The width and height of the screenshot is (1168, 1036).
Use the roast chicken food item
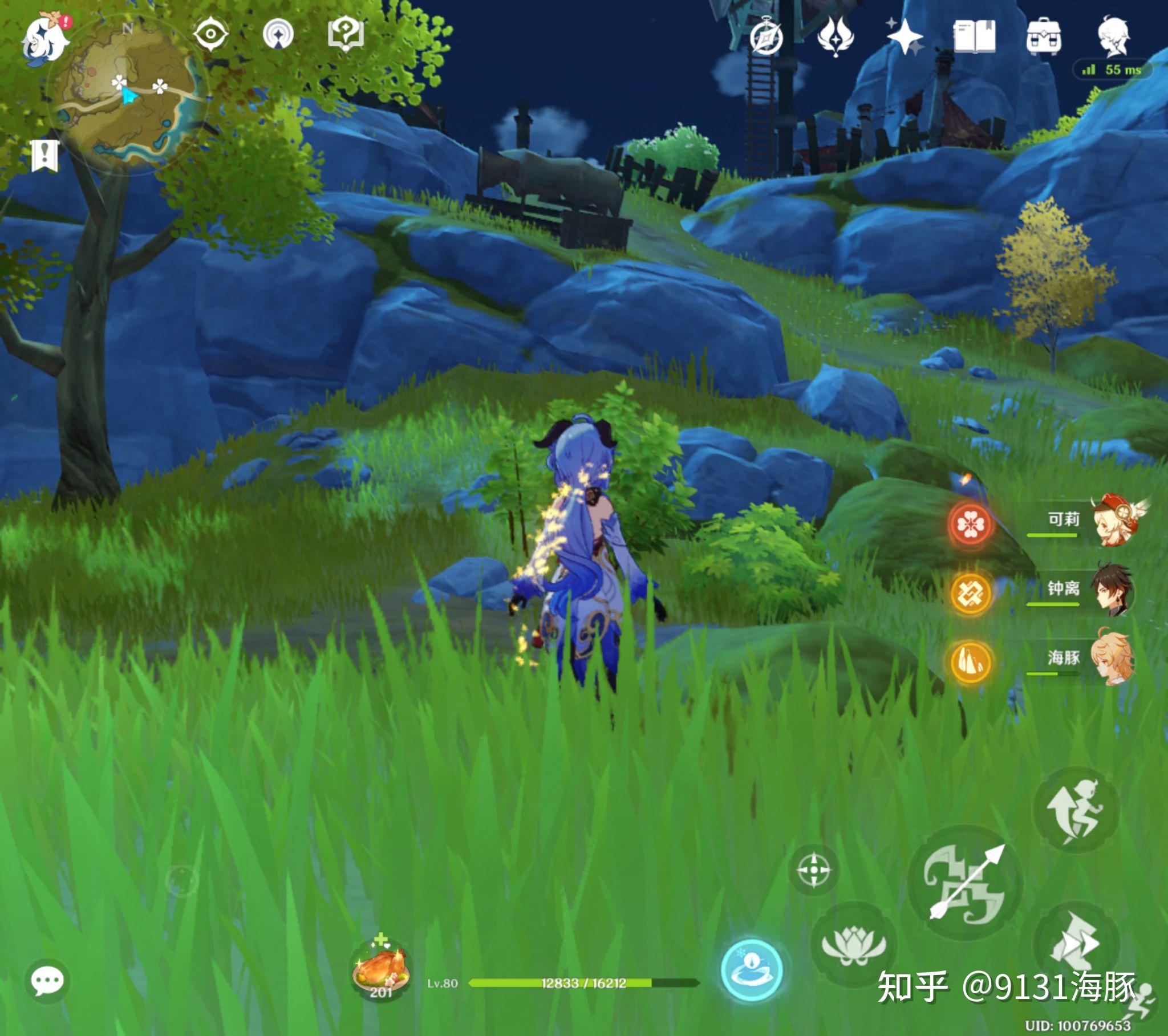pyautogui.click(x=380, y=970)
